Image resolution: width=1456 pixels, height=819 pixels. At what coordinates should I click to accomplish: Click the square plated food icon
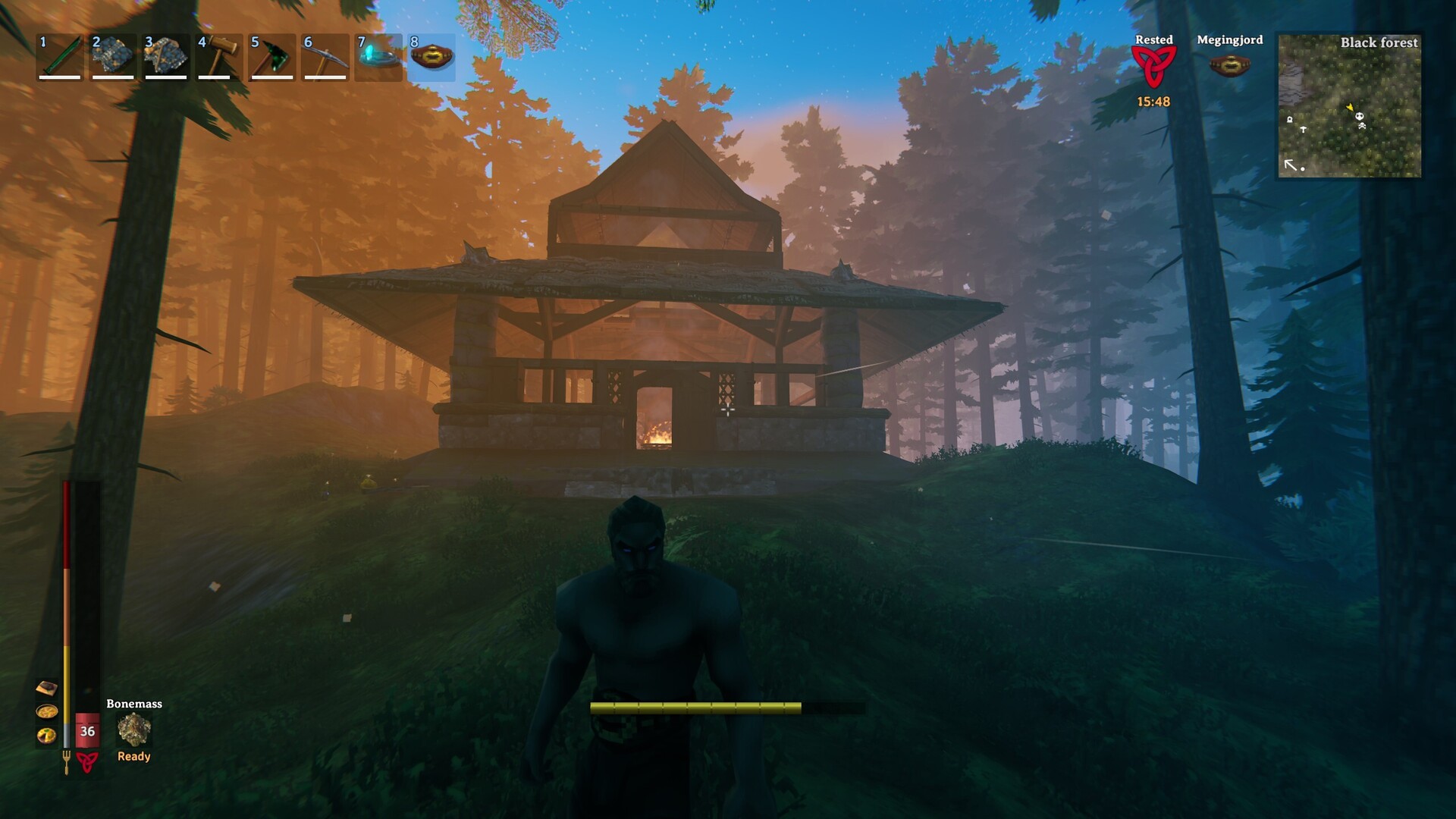[46, 688]
